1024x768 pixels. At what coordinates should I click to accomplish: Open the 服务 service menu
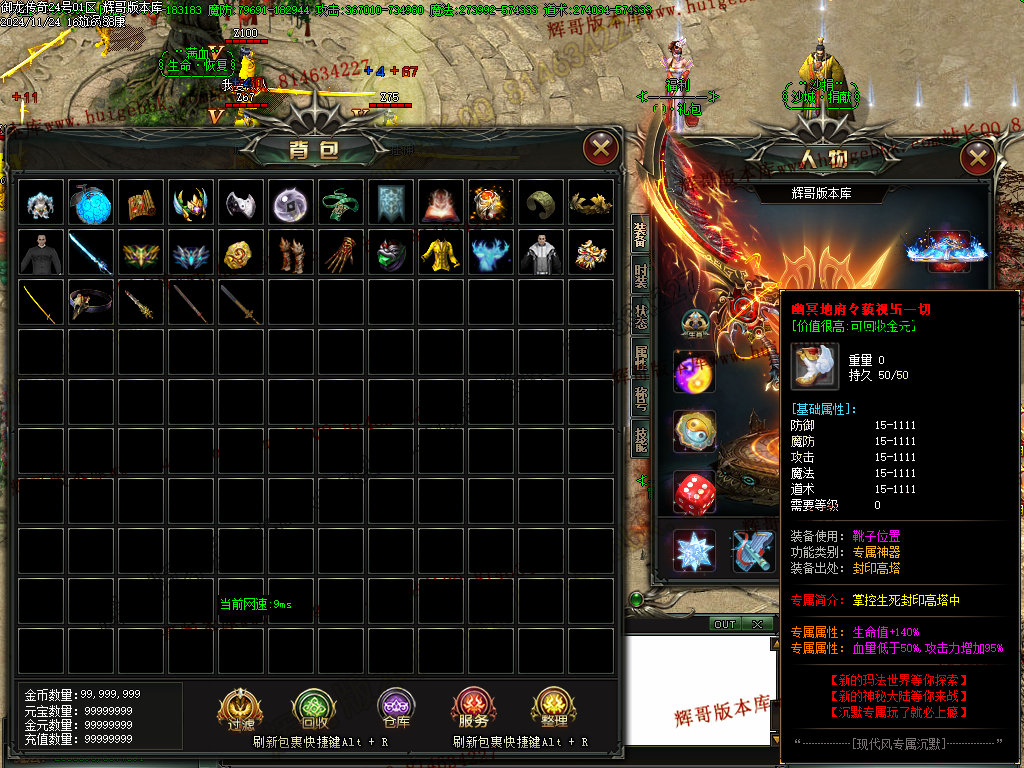pos(474,709)
